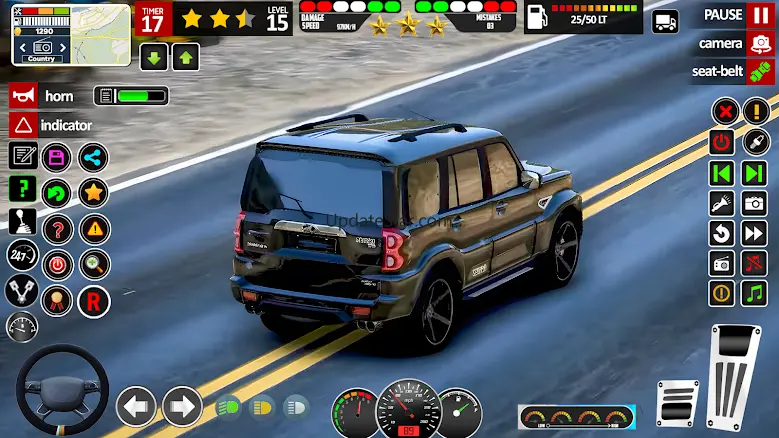Viewport: 779px width, 438px height.
Task: Switch view with the camera button
Action: coord(735,44)
